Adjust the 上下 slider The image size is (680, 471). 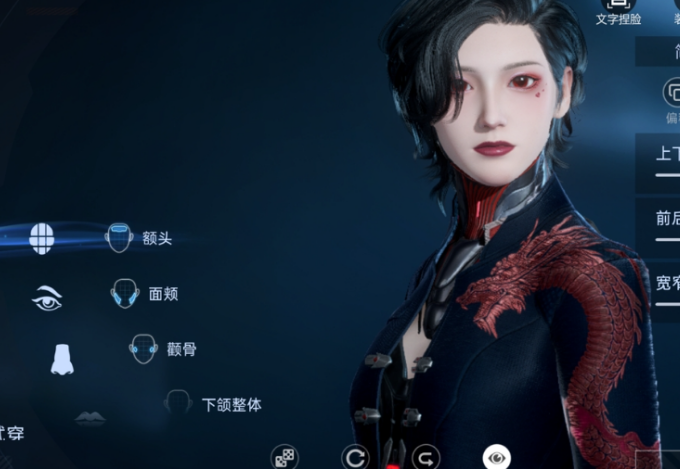click(667, 175)
